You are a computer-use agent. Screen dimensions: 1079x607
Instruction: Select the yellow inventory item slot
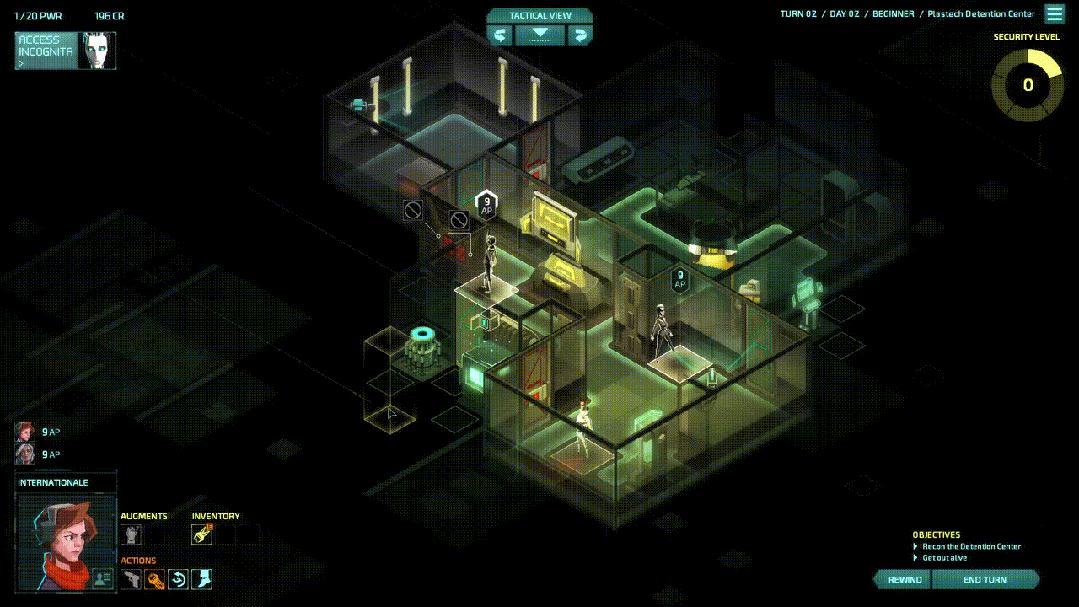point(202,535)
